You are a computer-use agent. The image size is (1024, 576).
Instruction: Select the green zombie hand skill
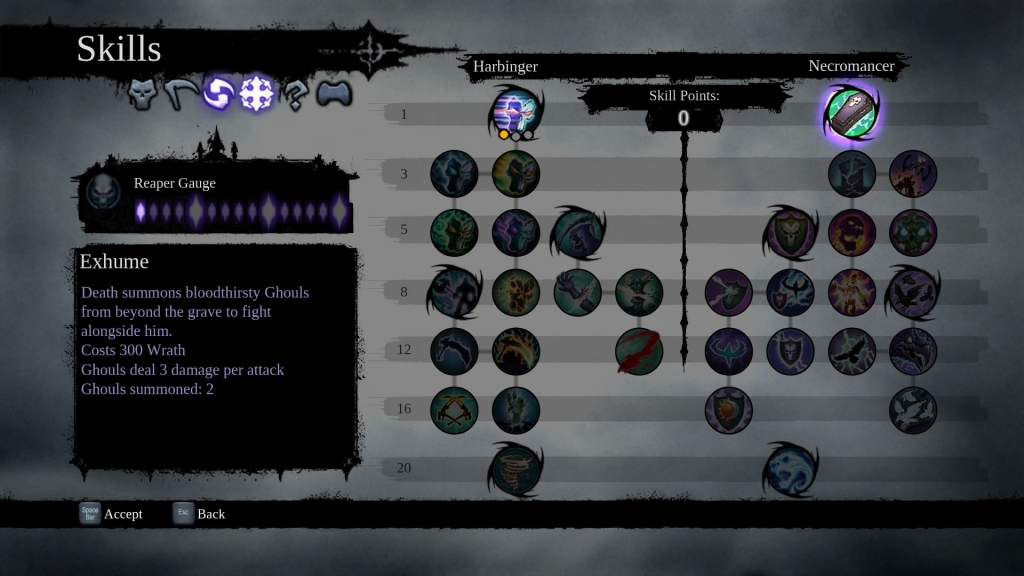click(516, 410)
